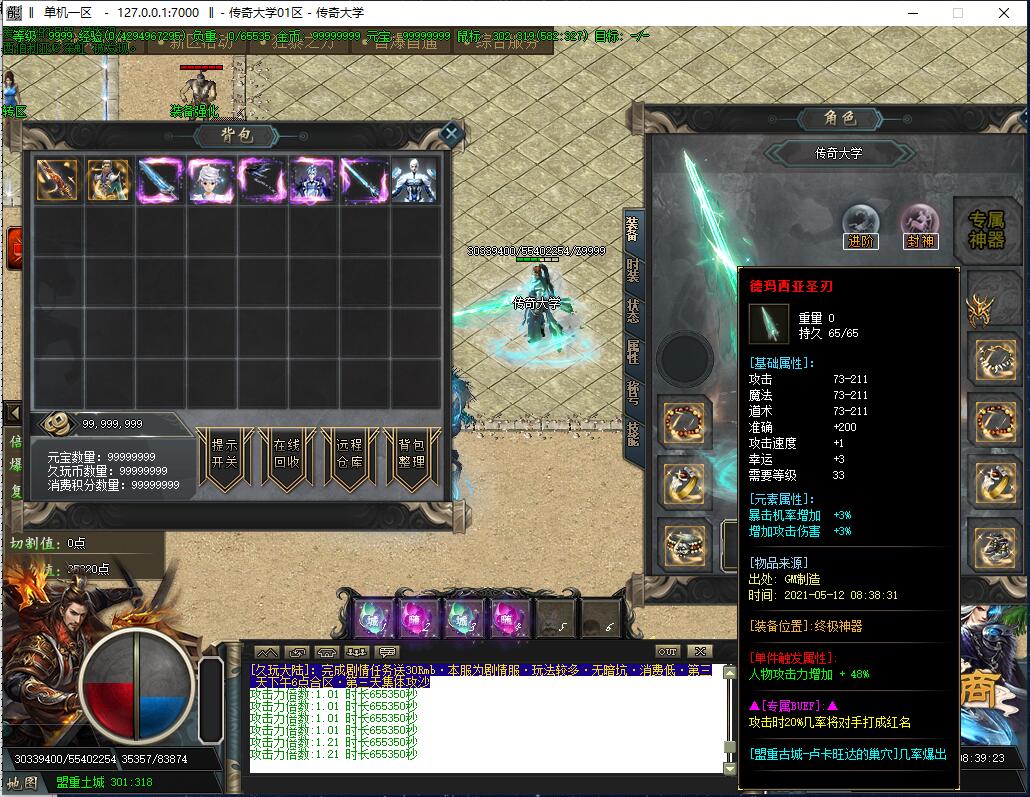This screenshot has height=797, width=1030.
Task: Open the 专属神器 exclusive artifact panel
Action: 986,229
